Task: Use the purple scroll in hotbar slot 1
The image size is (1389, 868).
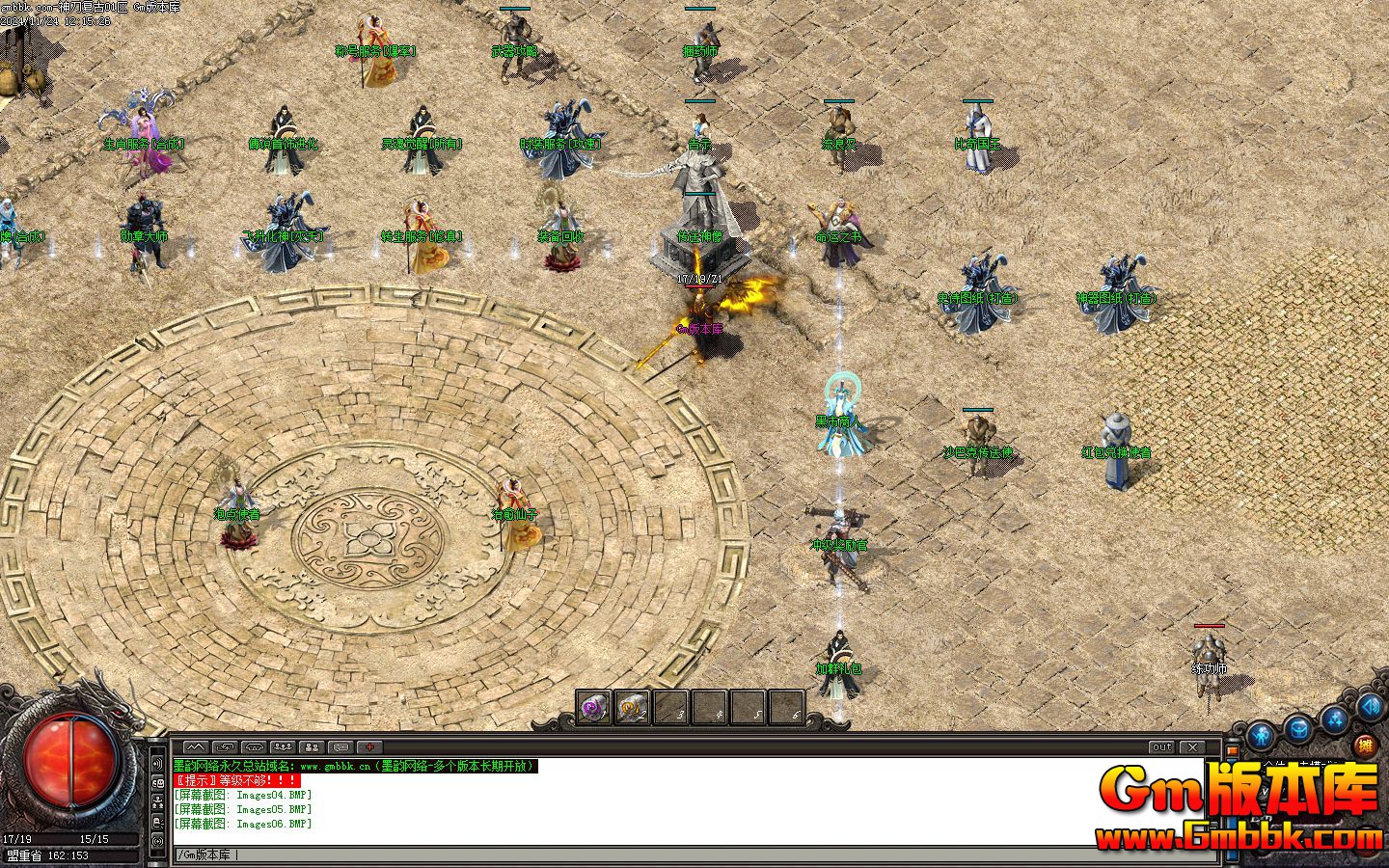Action: (593, 709)
